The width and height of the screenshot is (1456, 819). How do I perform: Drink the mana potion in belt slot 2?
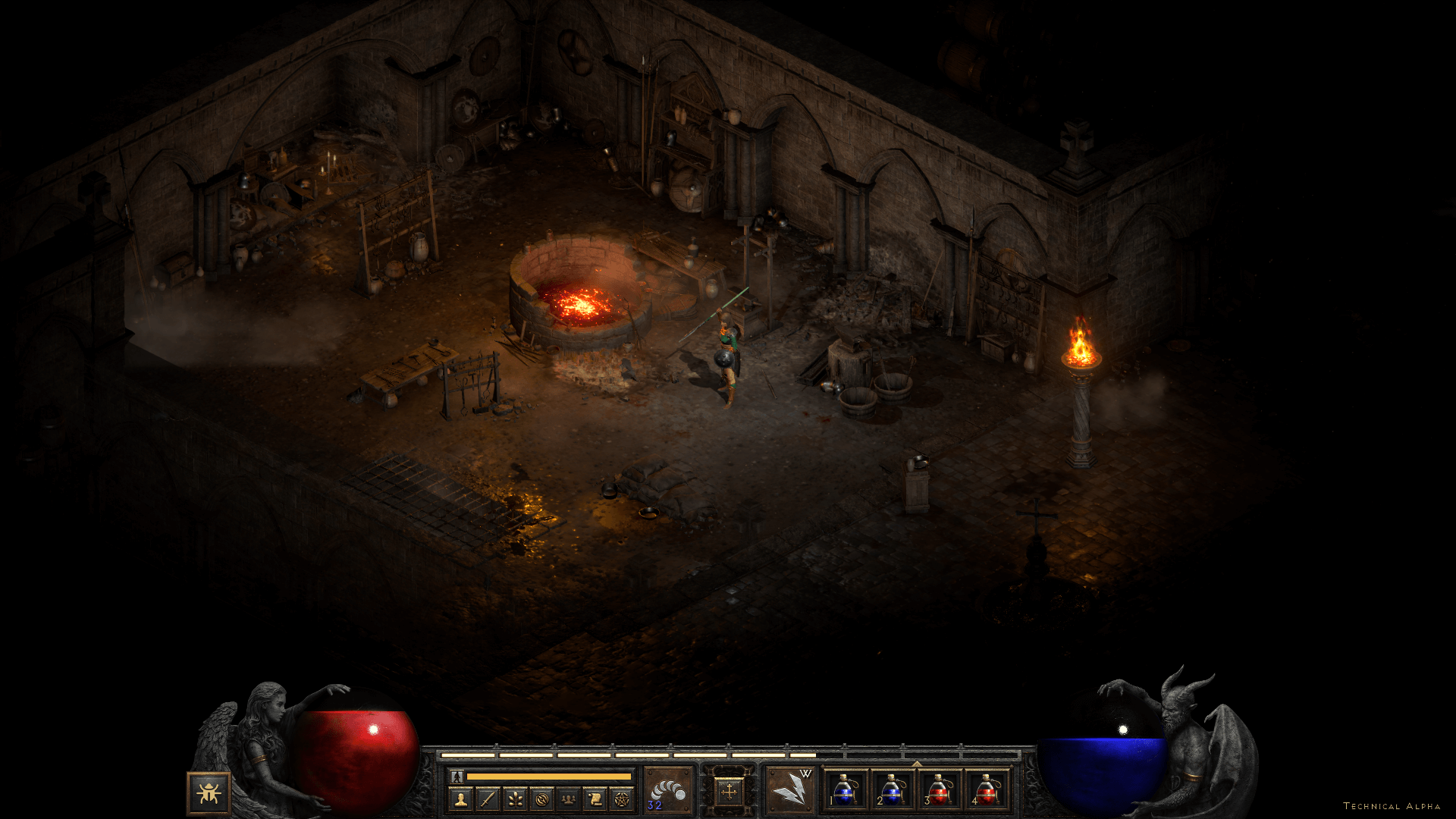tap(892, 790)
